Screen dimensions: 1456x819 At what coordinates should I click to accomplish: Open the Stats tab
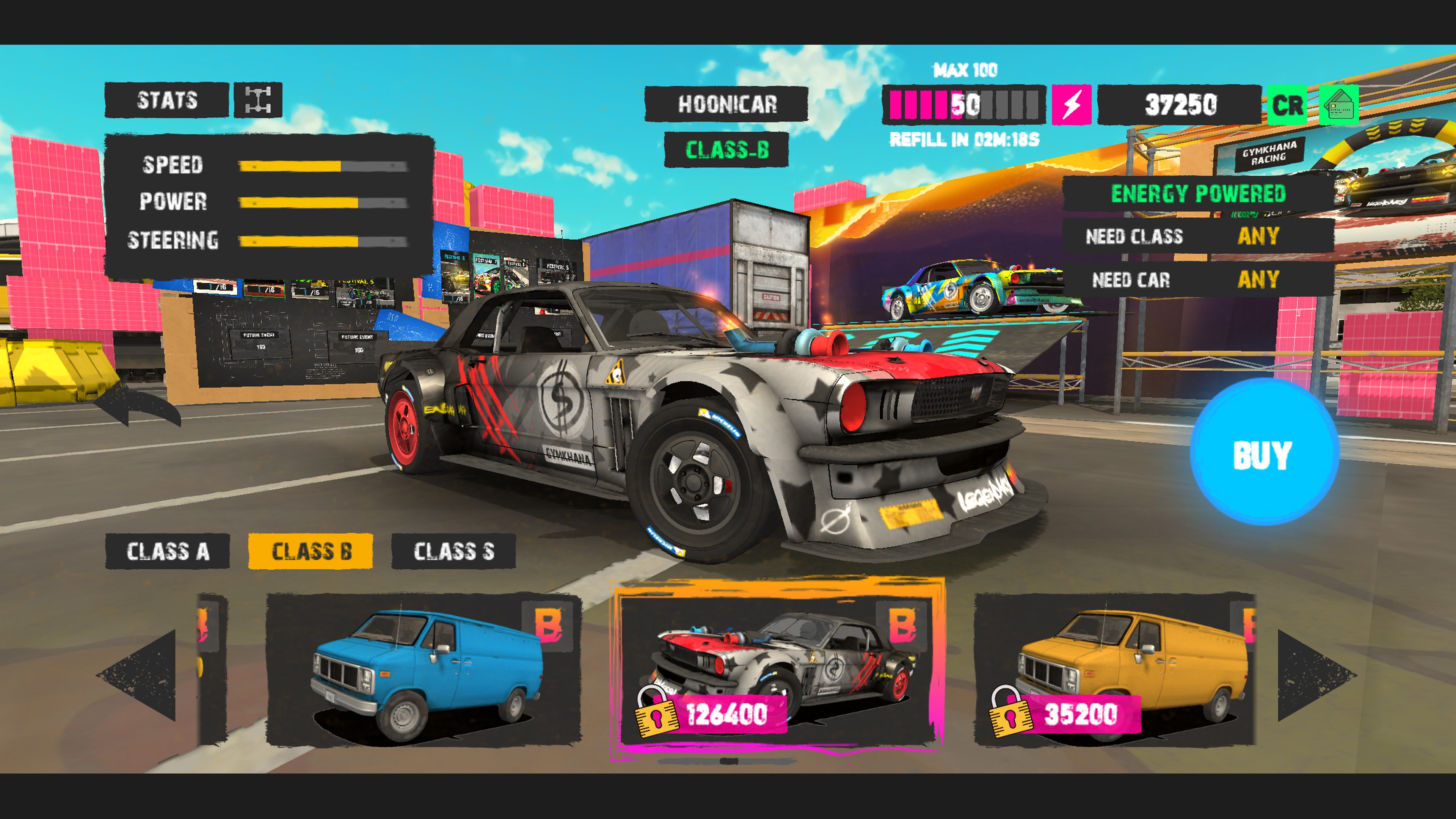(167, 100)
